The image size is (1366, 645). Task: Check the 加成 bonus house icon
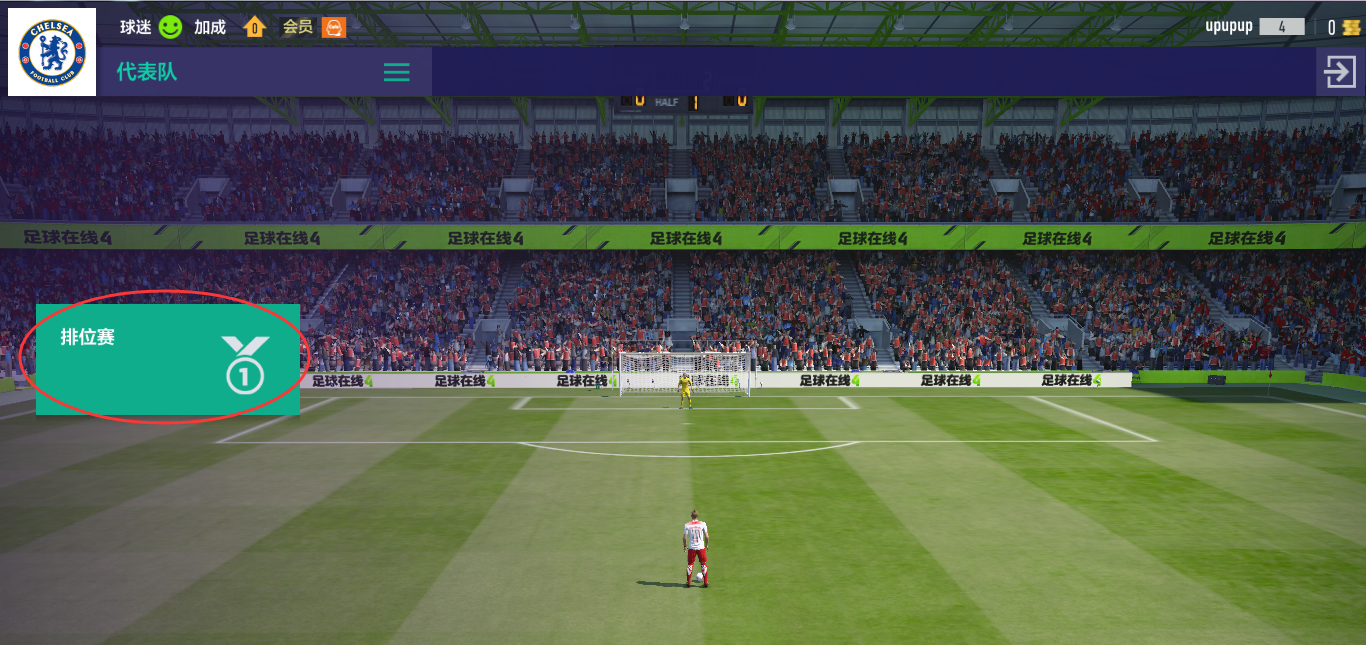[254, 27]
